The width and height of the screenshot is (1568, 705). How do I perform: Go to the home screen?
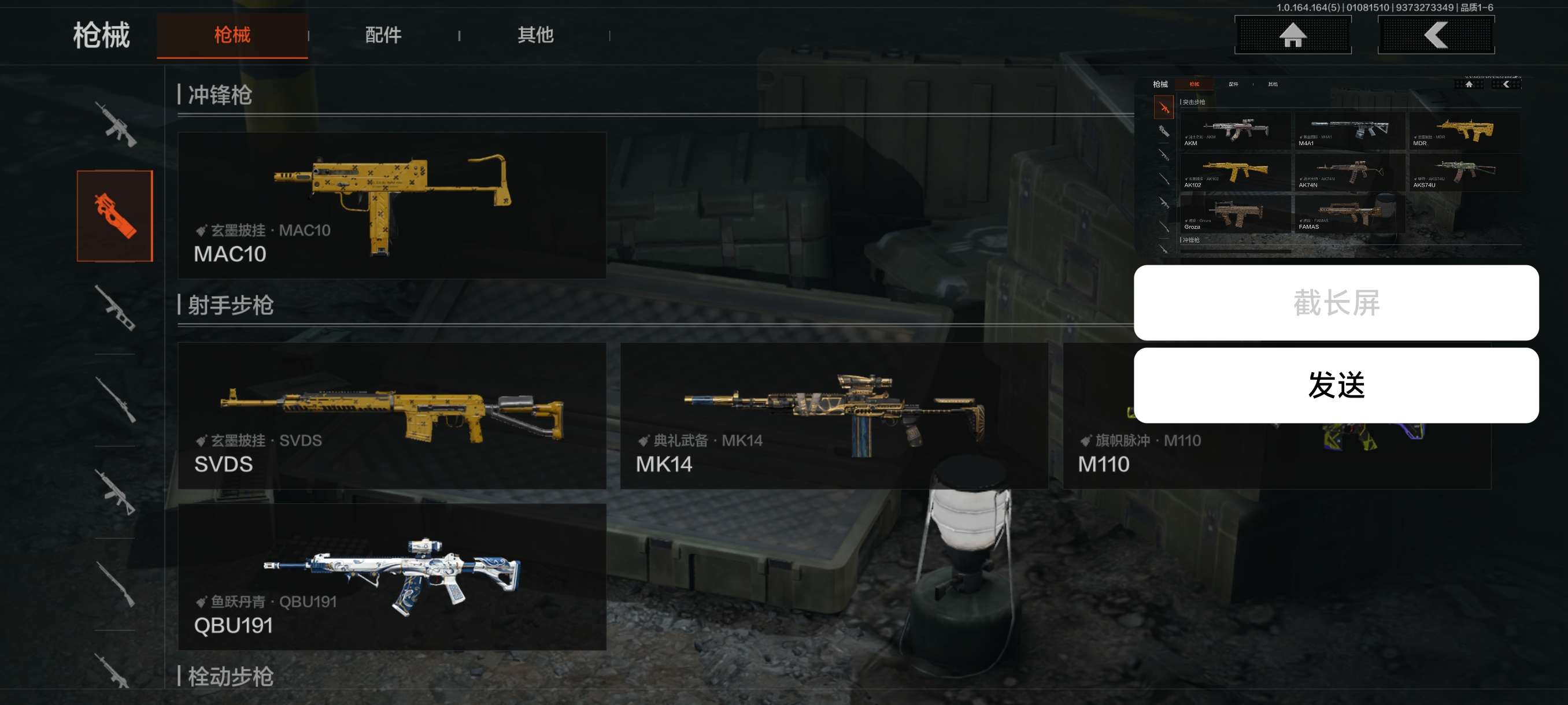(1292, 35)
